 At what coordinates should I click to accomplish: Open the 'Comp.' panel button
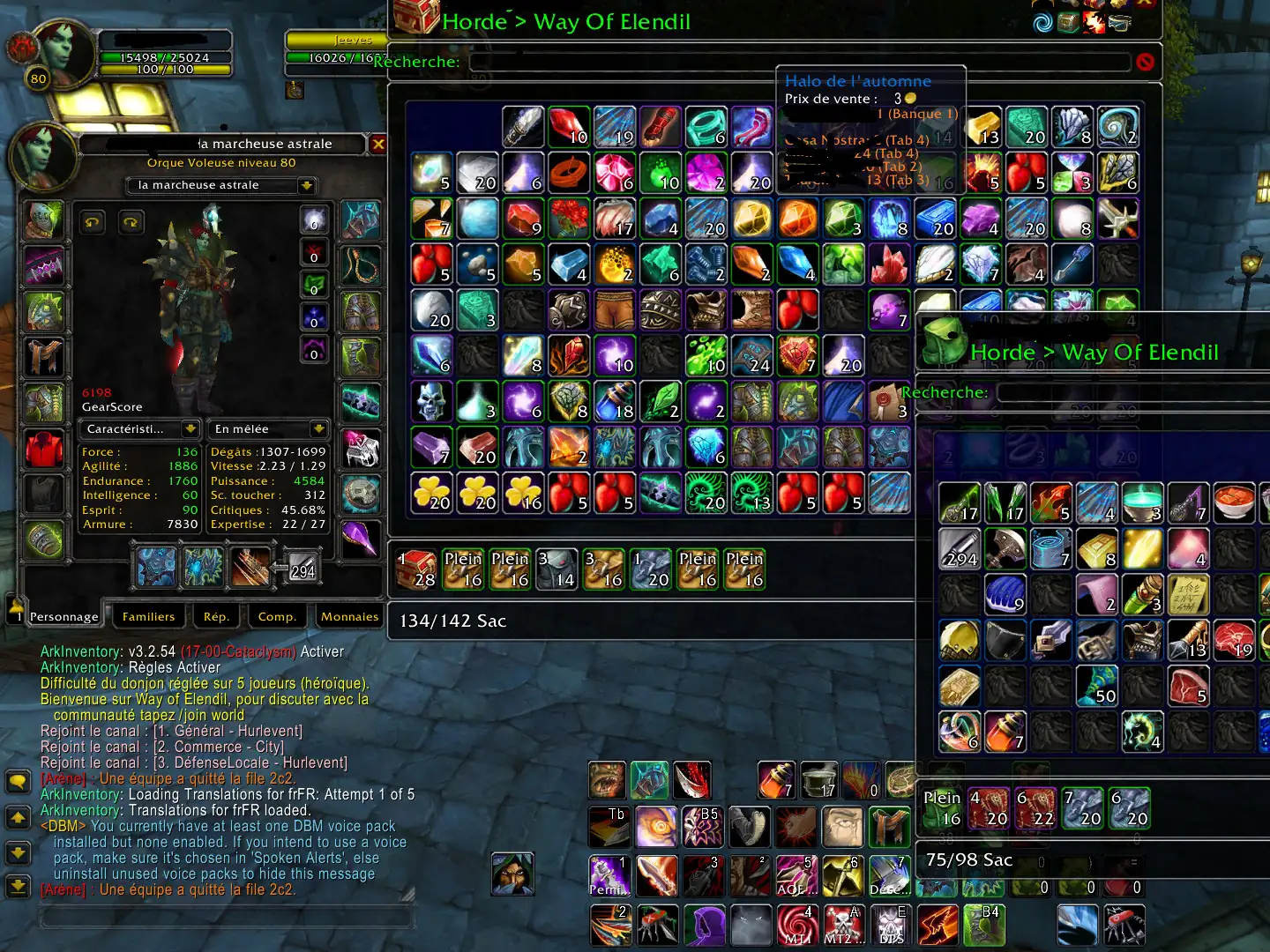pos(277,616)
